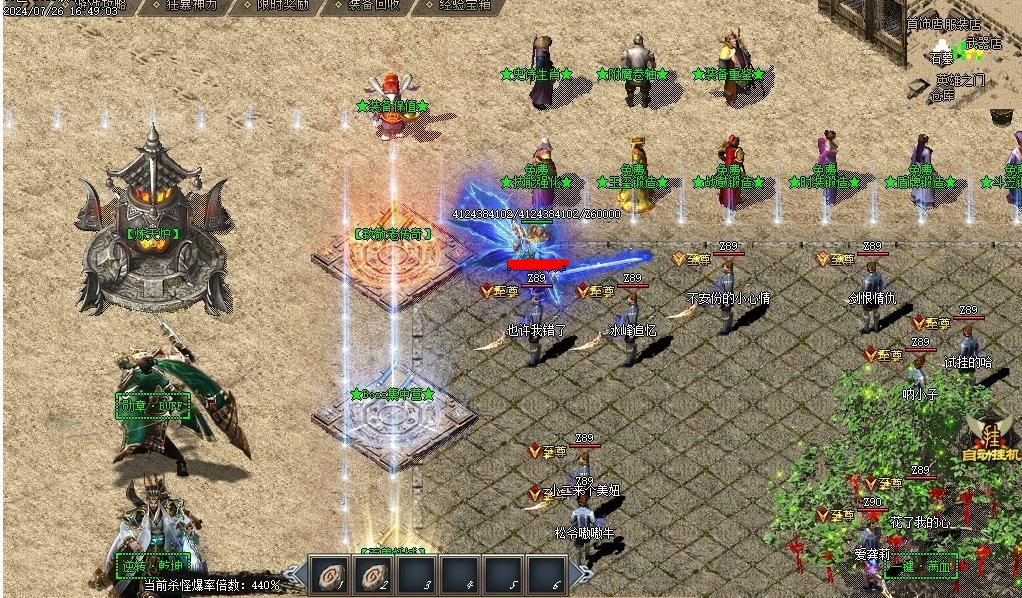The width and height of the screenshot is (1022, 598).
Task: Click the 一键满血 full heal button
Action: point(921,566)
